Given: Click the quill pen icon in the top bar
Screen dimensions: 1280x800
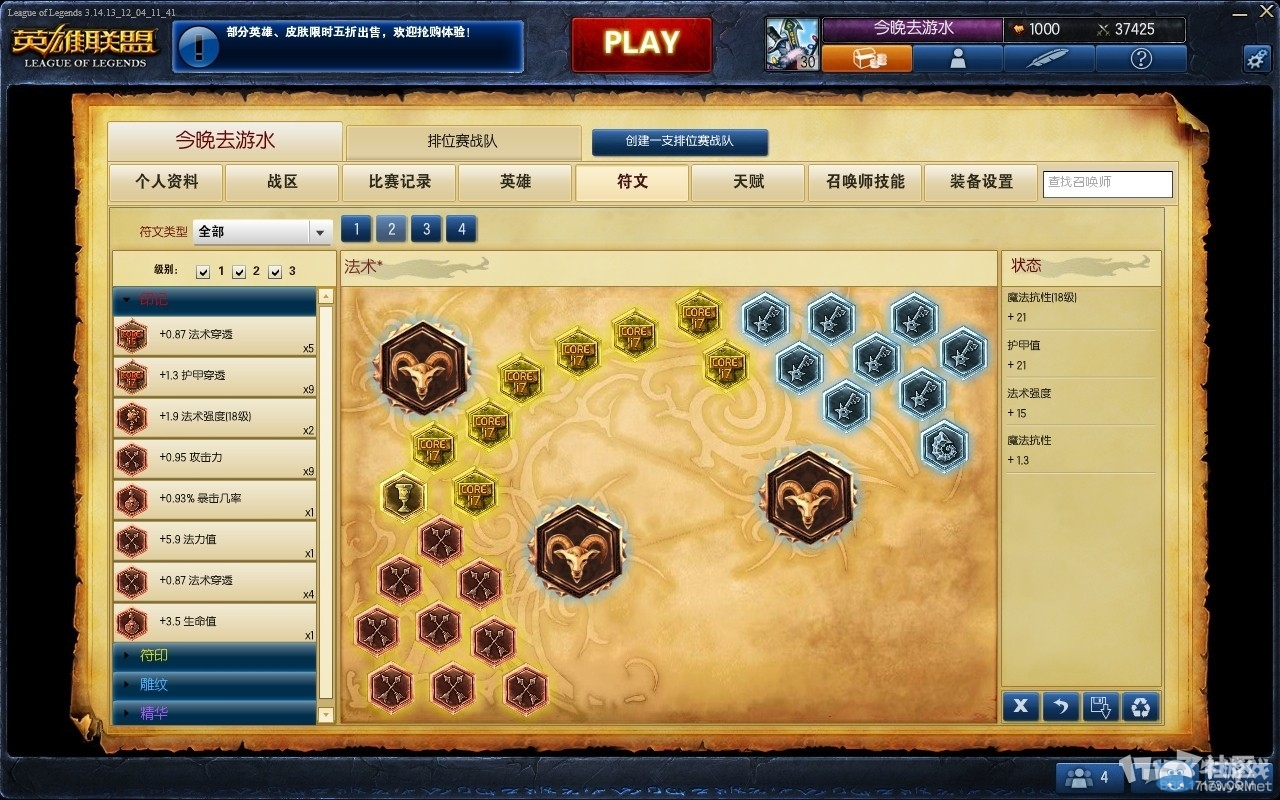Looking at the screenshot, I should click(x=1048, y=58).
